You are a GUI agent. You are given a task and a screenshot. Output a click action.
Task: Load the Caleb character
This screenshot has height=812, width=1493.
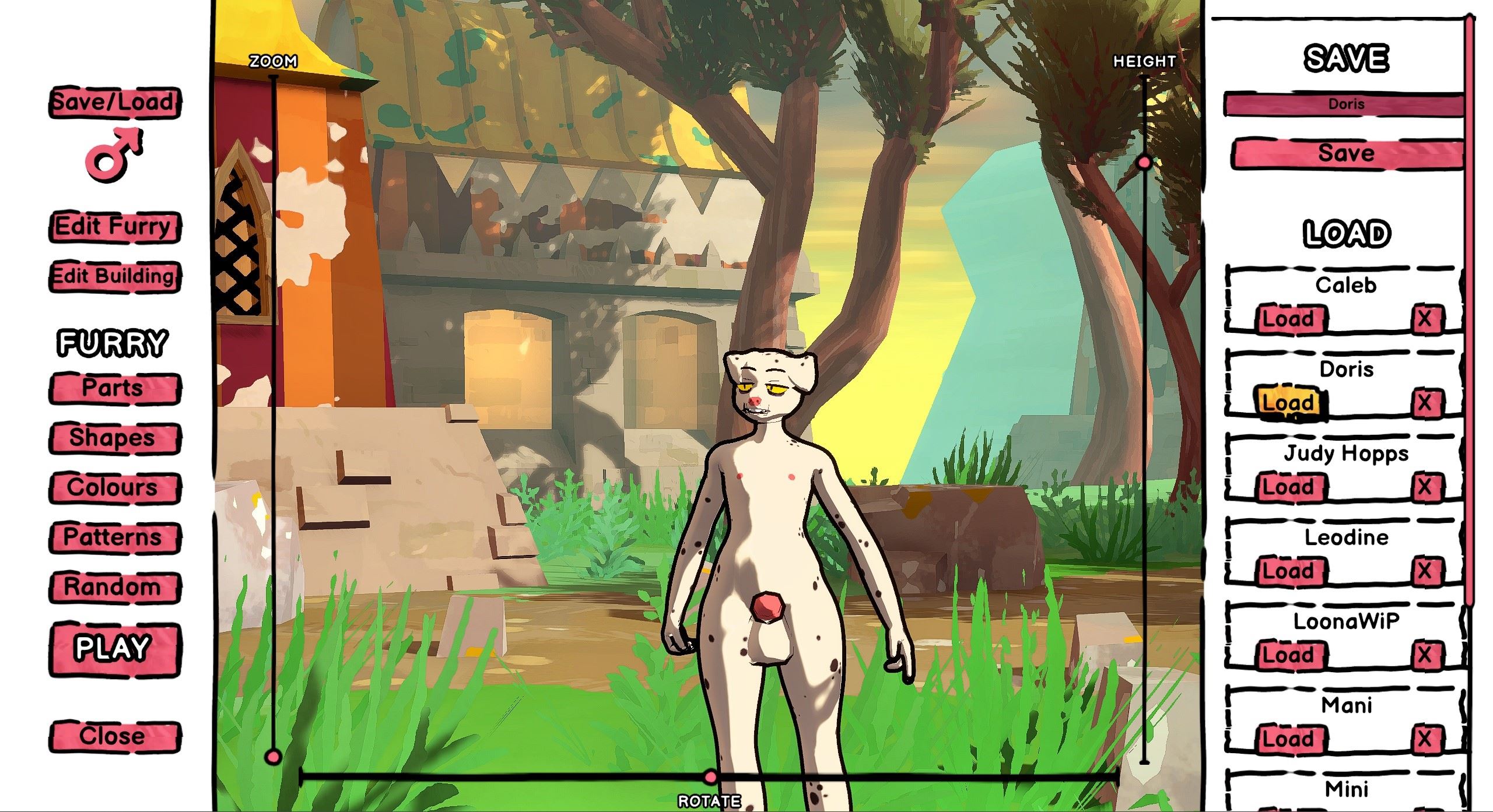1289,319
